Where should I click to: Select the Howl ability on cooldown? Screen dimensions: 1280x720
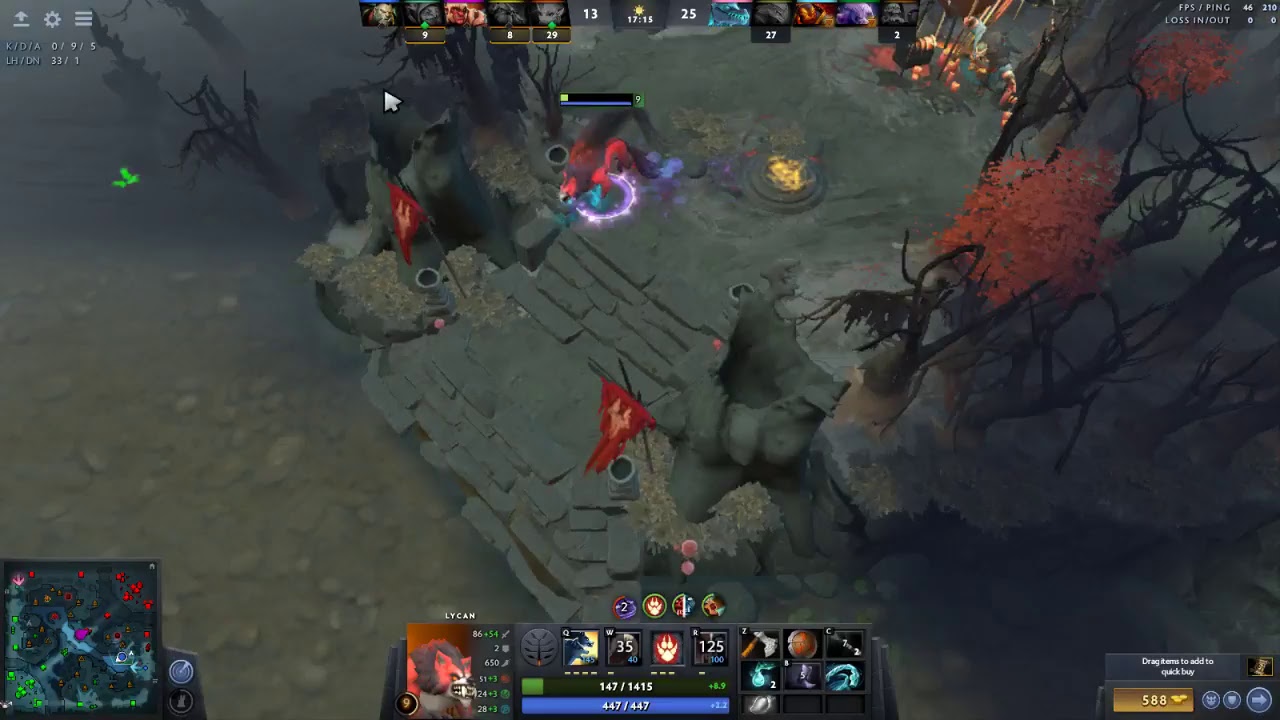[624, 648]
